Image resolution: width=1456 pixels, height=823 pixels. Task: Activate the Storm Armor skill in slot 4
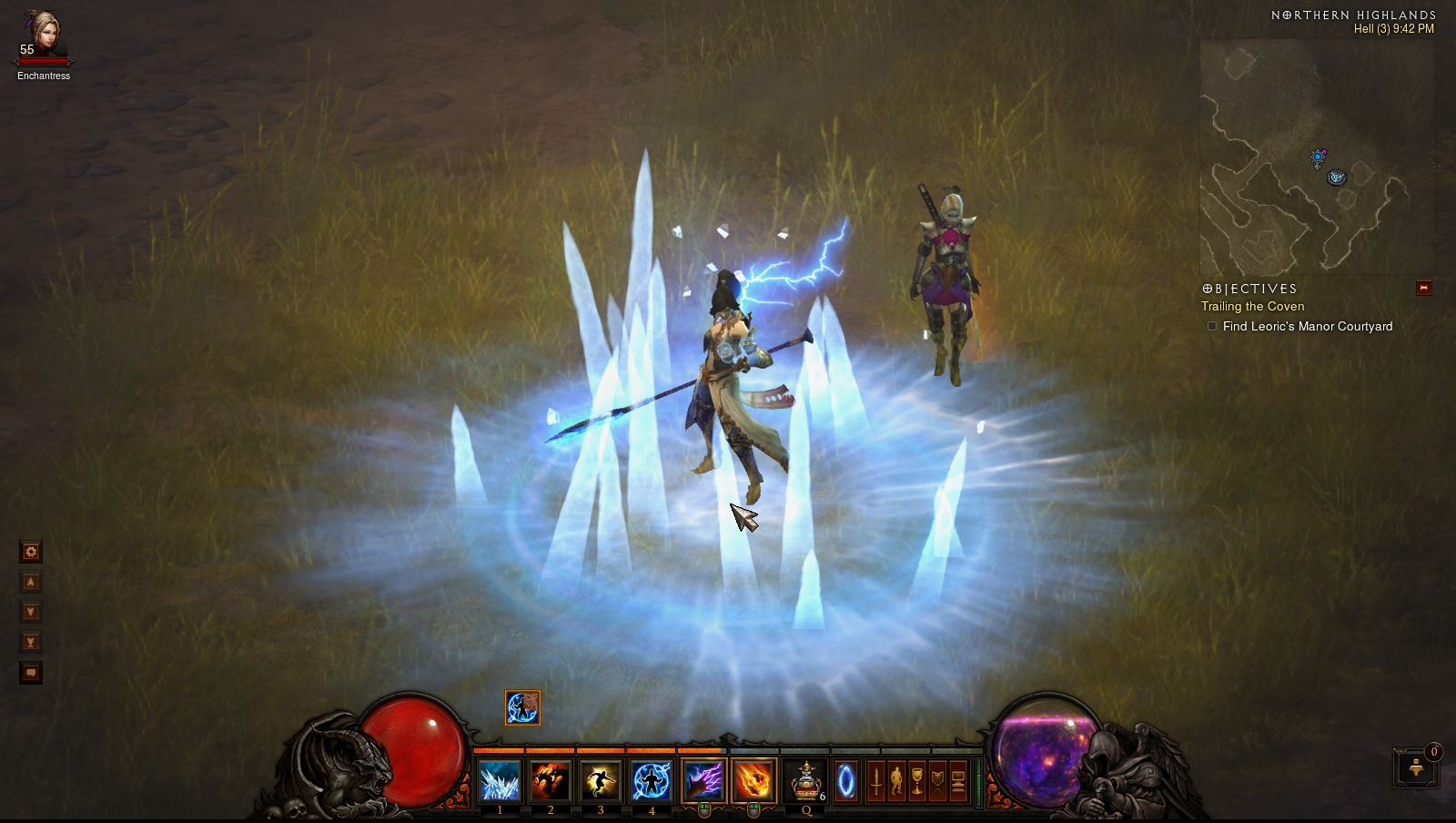point(652,781)
